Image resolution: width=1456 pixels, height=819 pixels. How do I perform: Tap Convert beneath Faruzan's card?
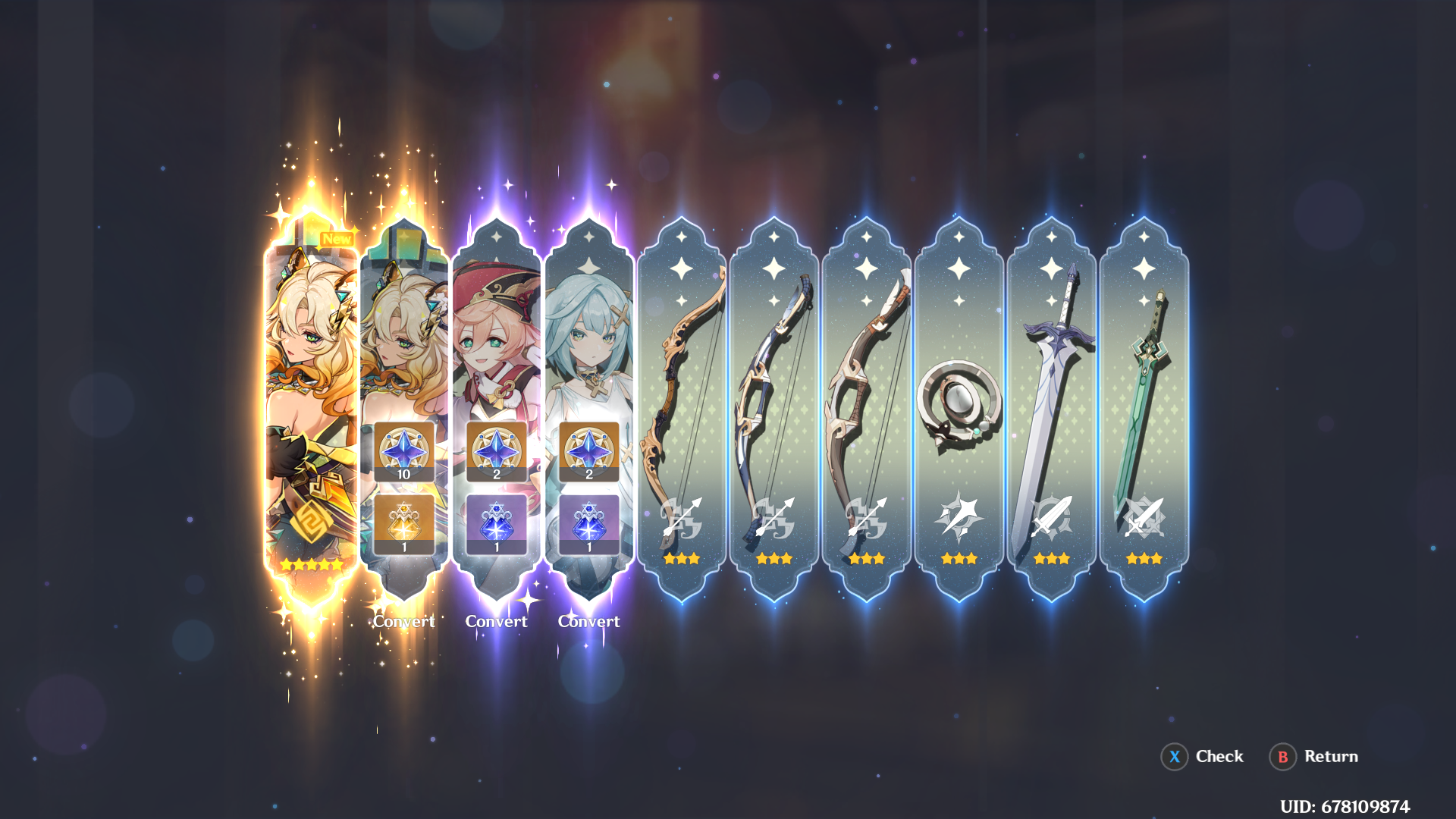[590, 621]
